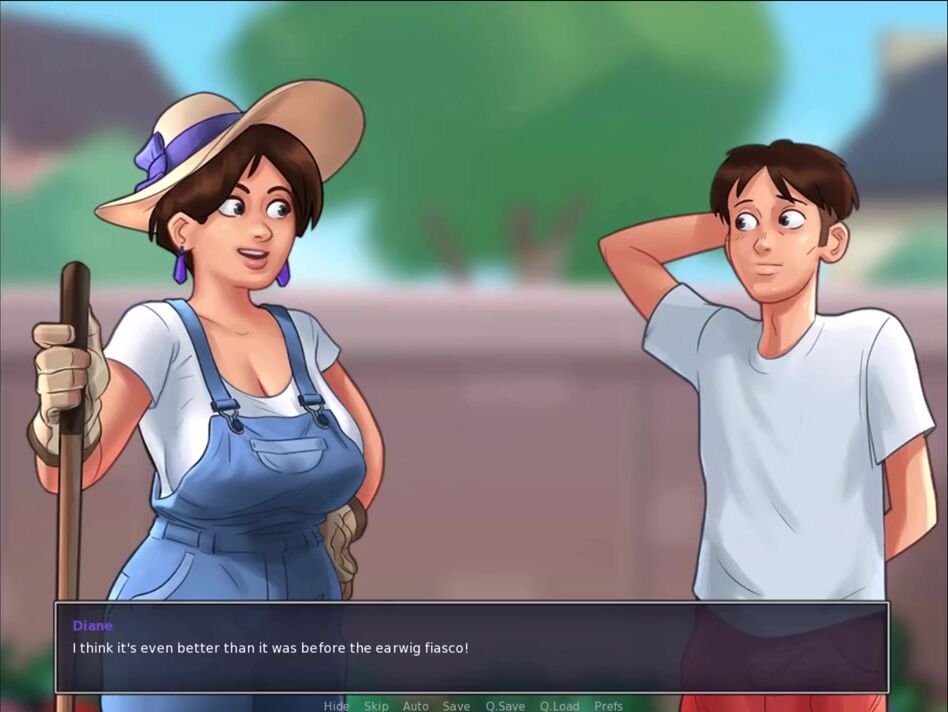Viewport: 948px width, 712px height.
Task: Skip the dialogue text
Action: tap(376, 706)
